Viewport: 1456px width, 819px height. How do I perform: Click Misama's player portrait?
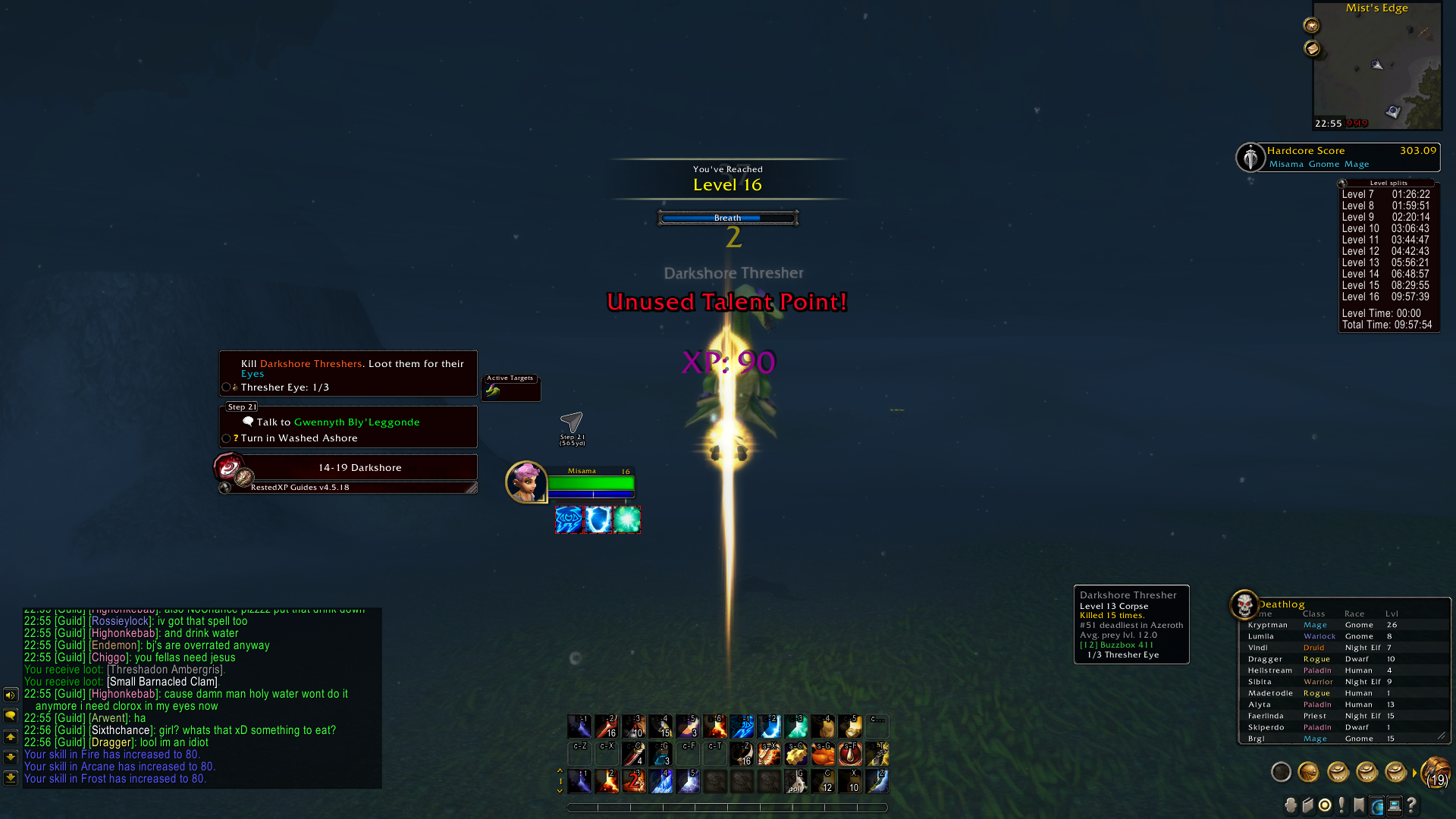pyautogui.click(x=526, y=482)
